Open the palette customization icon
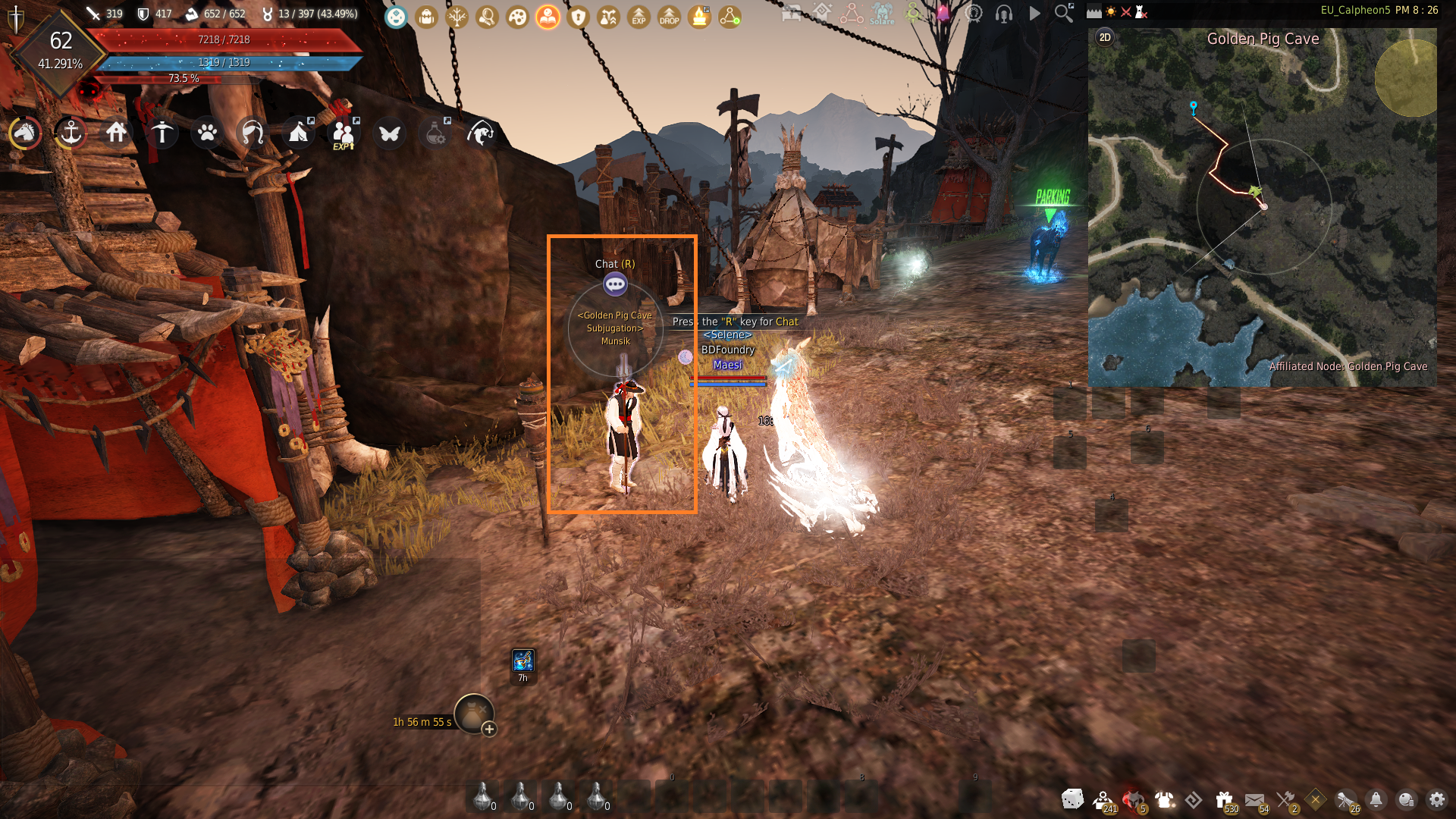The image size is (1456, 819). coord(517,17)
